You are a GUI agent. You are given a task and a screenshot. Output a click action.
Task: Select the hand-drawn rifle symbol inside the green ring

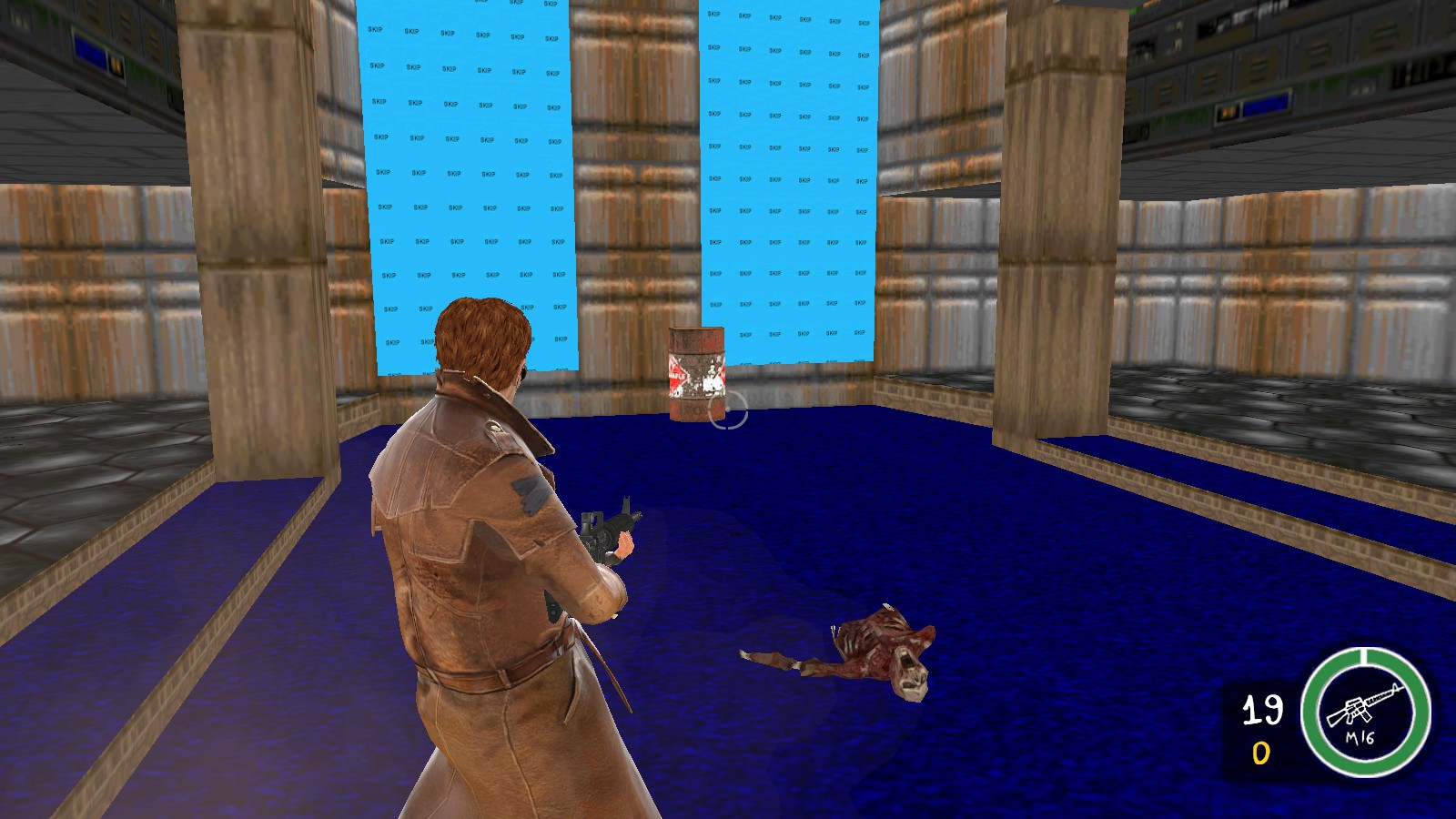click(x=1367, y=708)
